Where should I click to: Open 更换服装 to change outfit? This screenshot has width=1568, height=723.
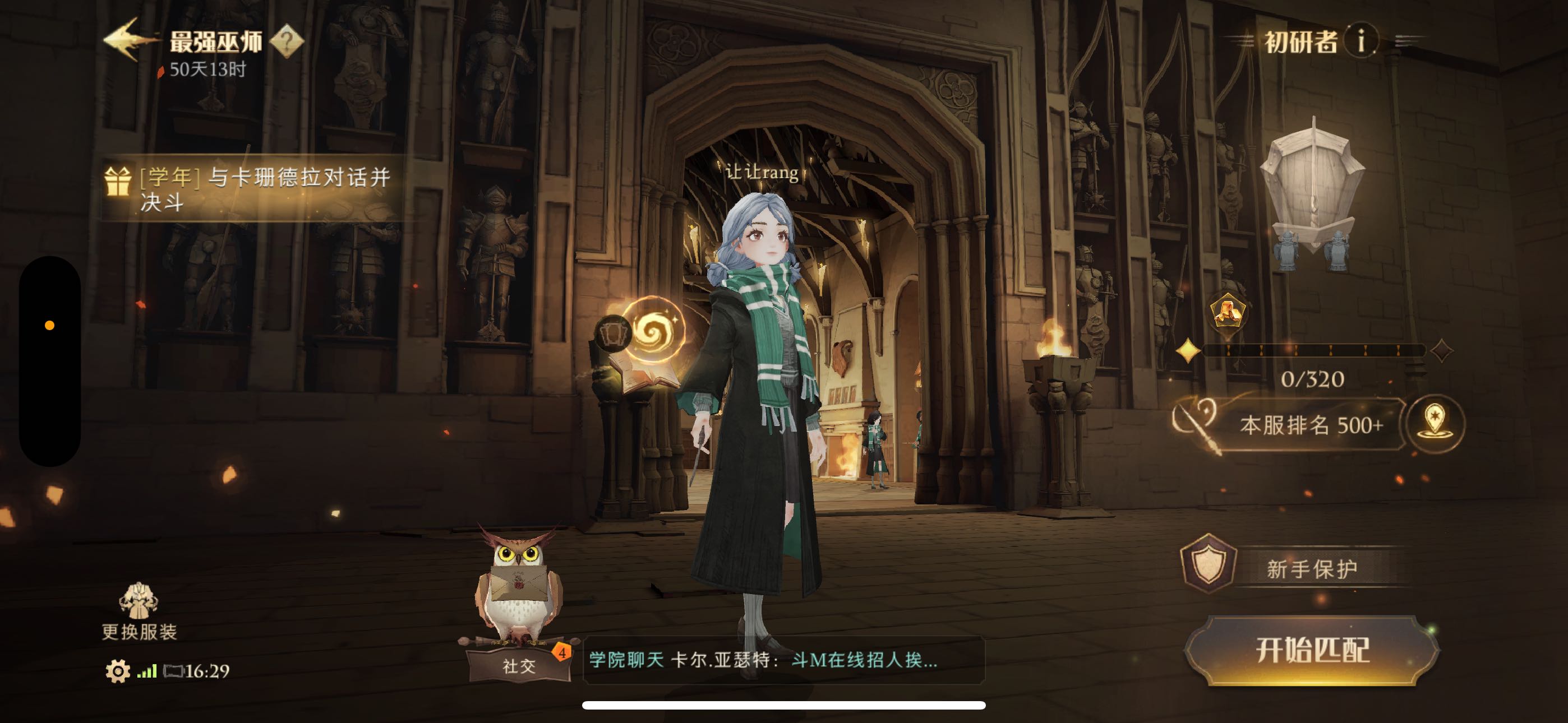tap(139, 611)
